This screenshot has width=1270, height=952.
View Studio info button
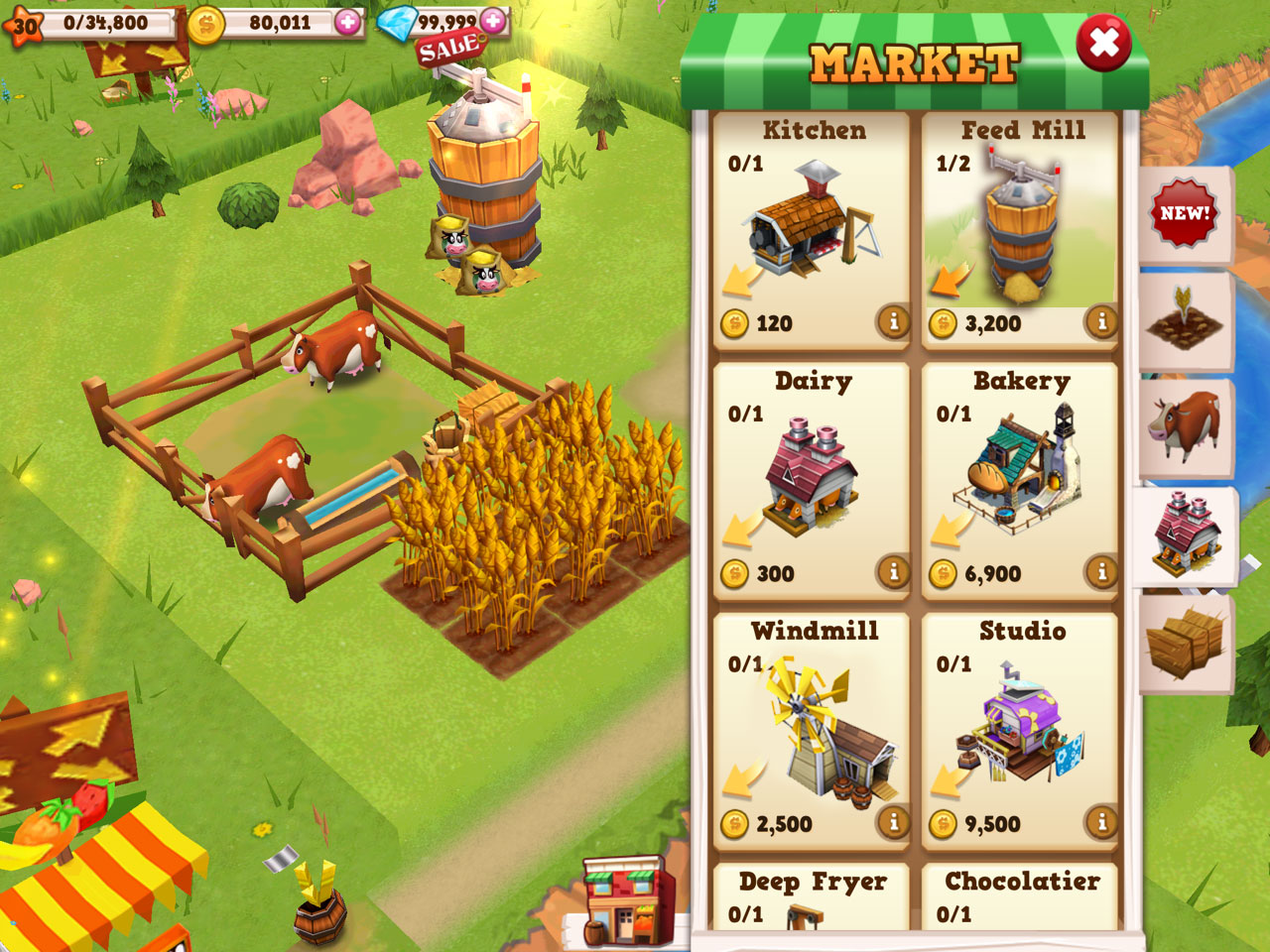tap(1101, 821)
